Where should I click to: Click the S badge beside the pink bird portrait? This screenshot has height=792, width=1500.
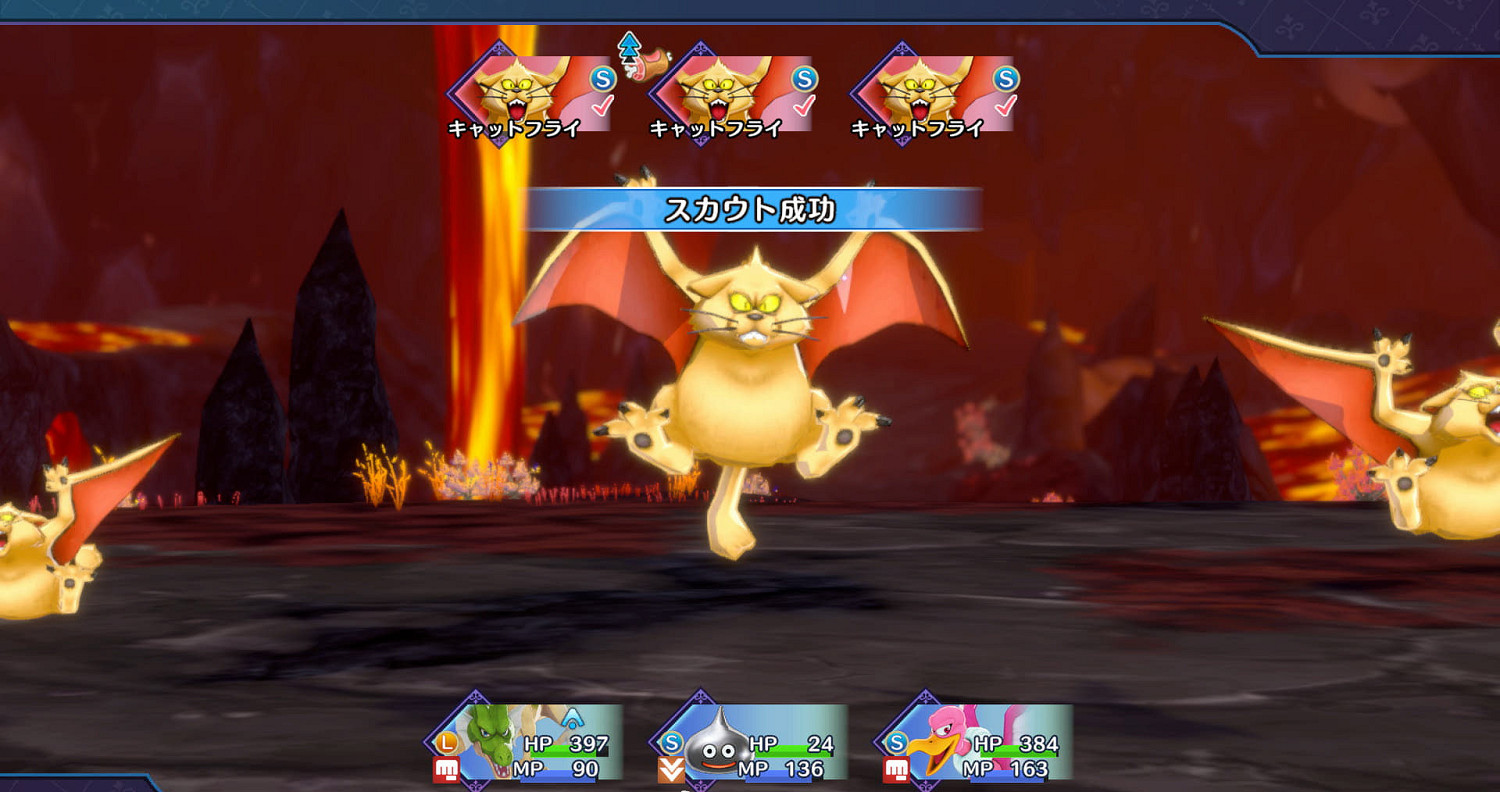[x=894, y=743]
